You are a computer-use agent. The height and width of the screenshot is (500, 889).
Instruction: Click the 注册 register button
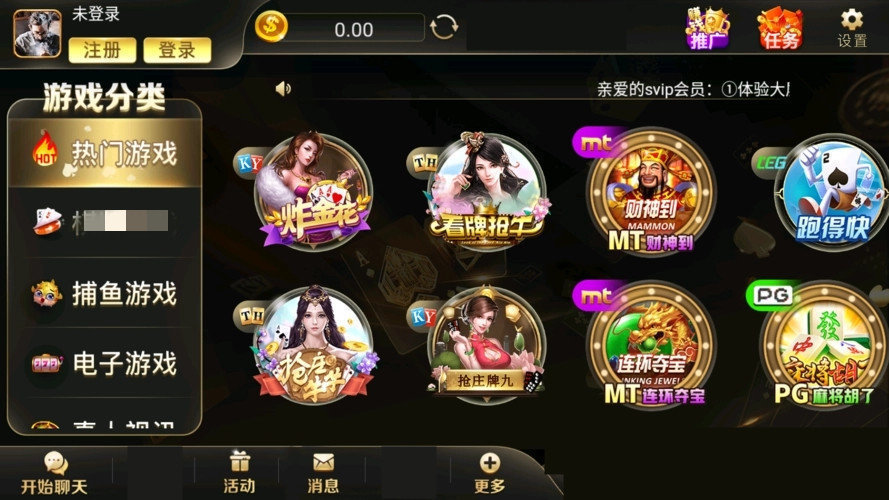[x=102, y=49]
